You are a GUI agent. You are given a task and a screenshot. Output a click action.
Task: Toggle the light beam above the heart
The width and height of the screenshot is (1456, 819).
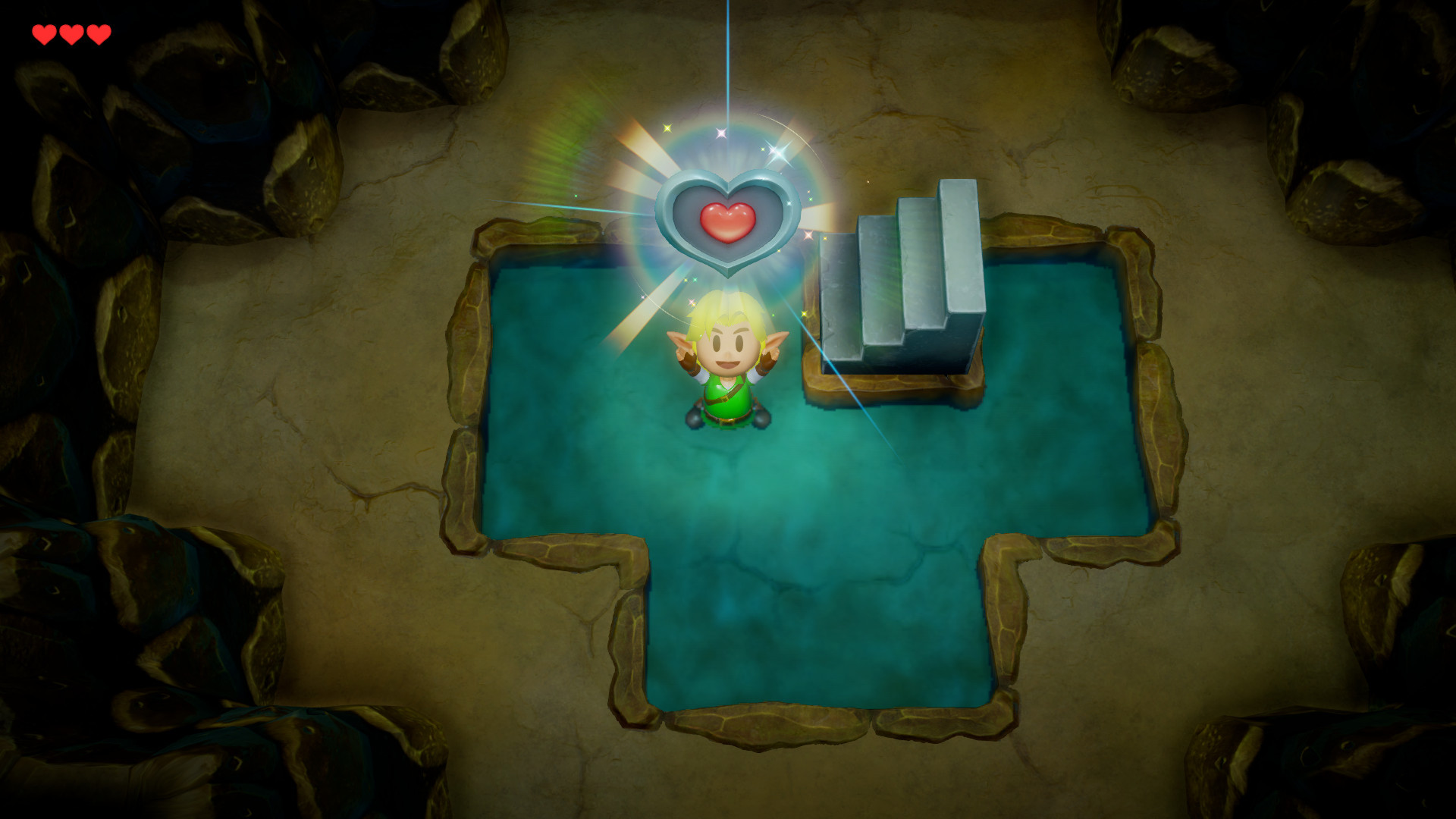click(x=726, y=45)
